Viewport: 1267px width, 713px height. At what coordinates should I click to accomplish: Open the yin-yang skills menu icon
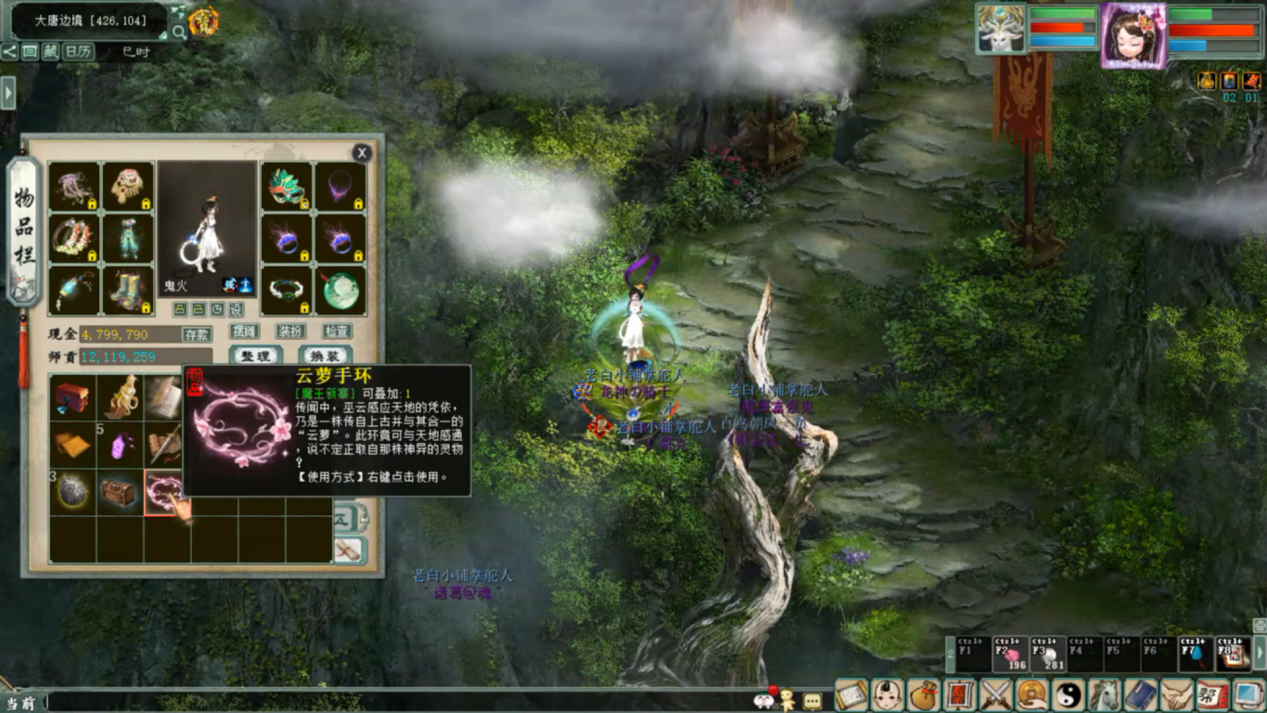1068,694
